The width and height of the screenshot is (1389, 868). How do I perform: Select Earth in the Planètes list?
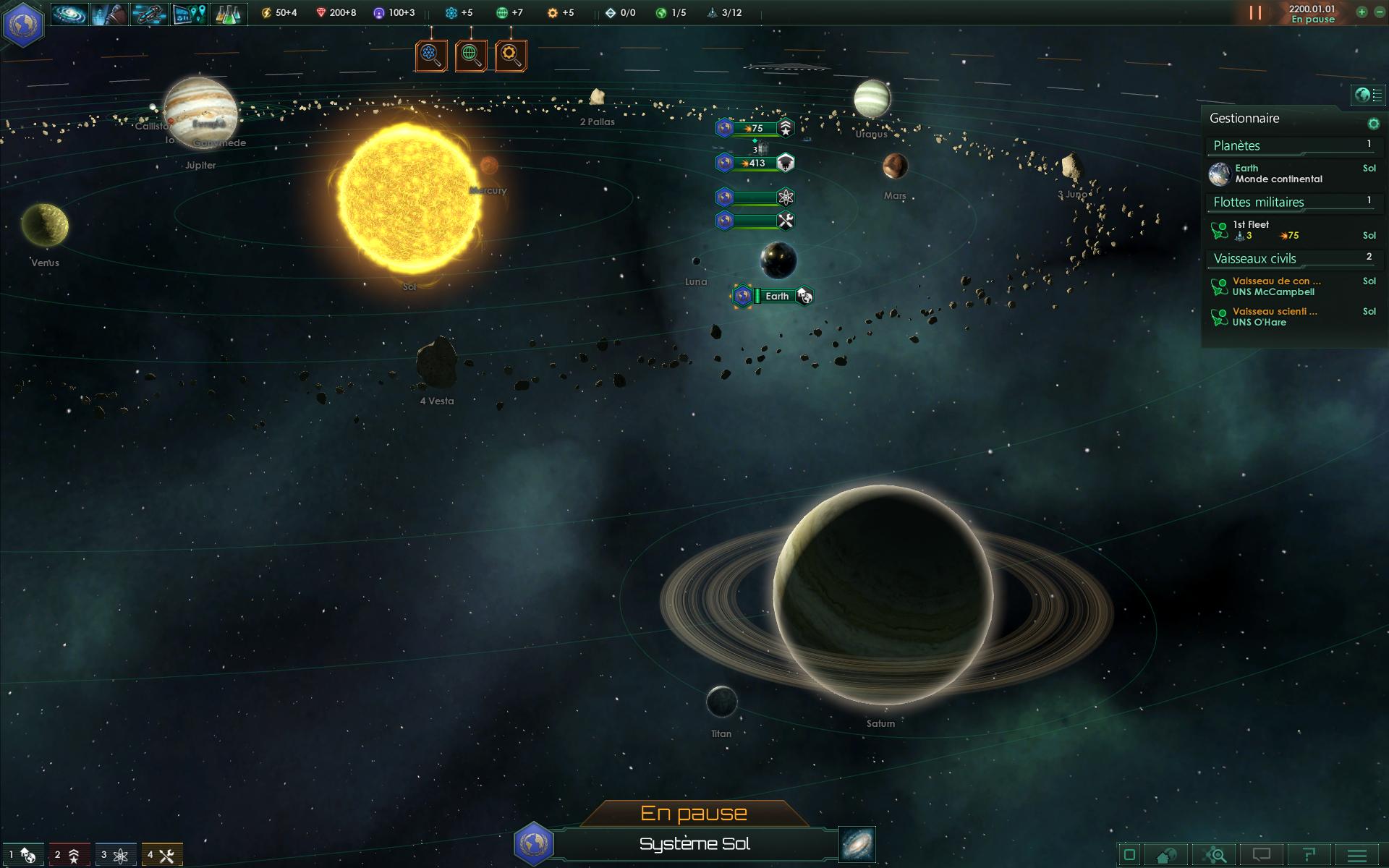pyautogui.click(x=1278, y=174)
